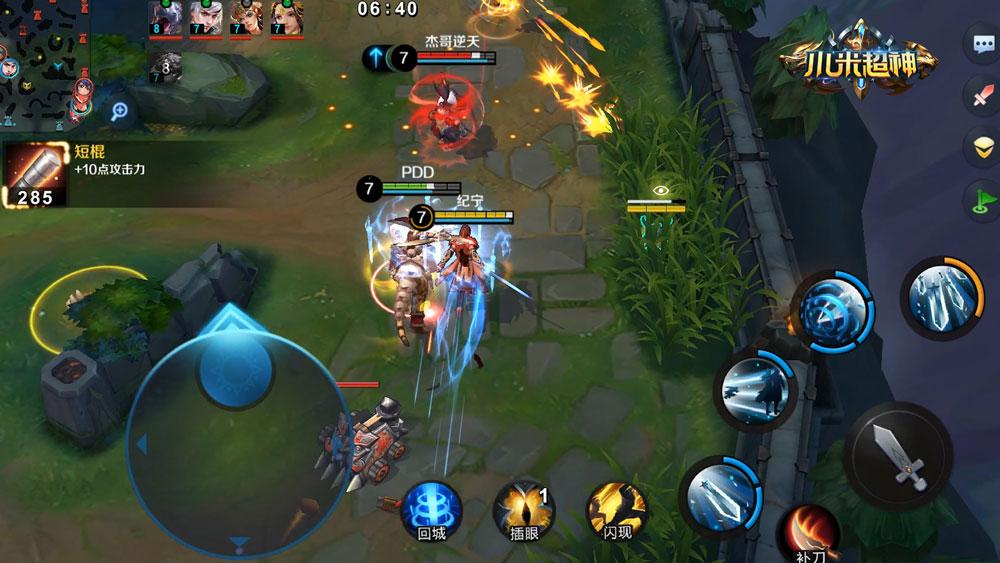Send the green flag gather signal
The width and height of the screenshot is (1000, 563).
(981, 201)
